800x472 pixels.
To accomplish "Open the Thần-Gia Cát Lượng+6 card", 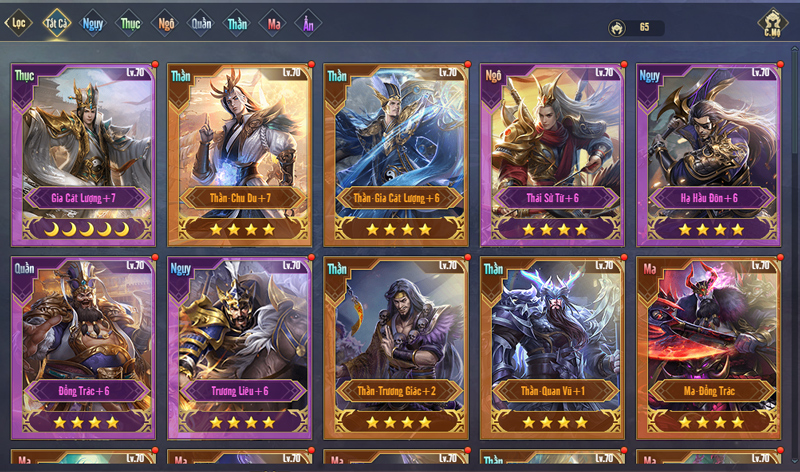I will tap(397, 153).
